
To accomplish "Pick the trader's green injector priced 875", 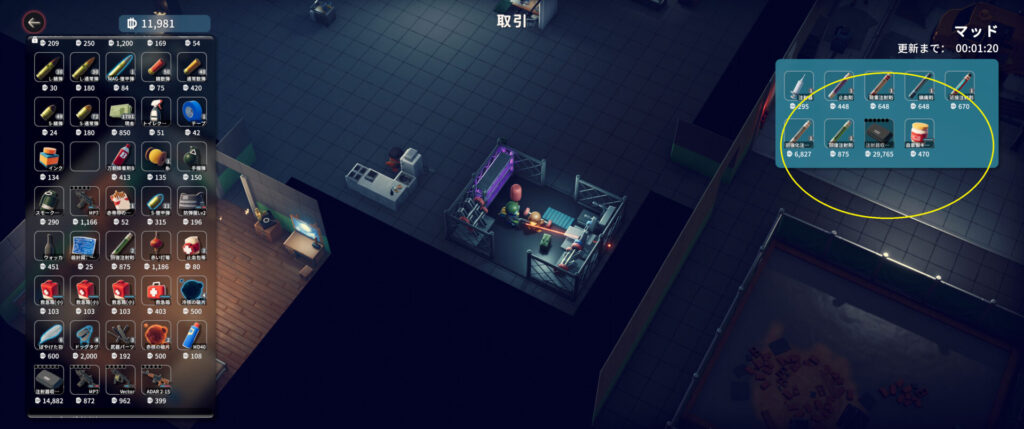I will [x=839, y=135].
